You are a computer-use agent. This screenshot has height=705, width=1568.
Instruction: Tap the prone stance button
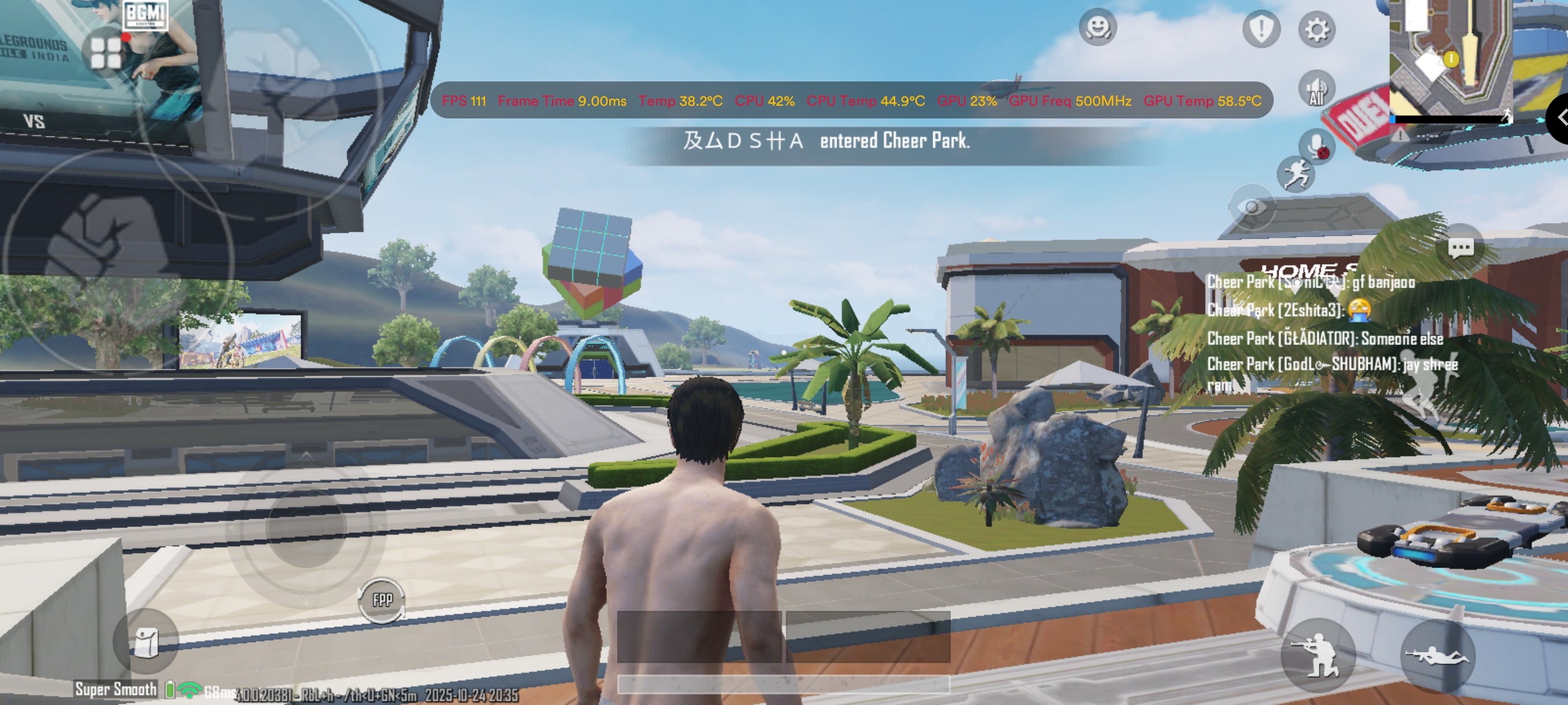(x=1437, y=656)
